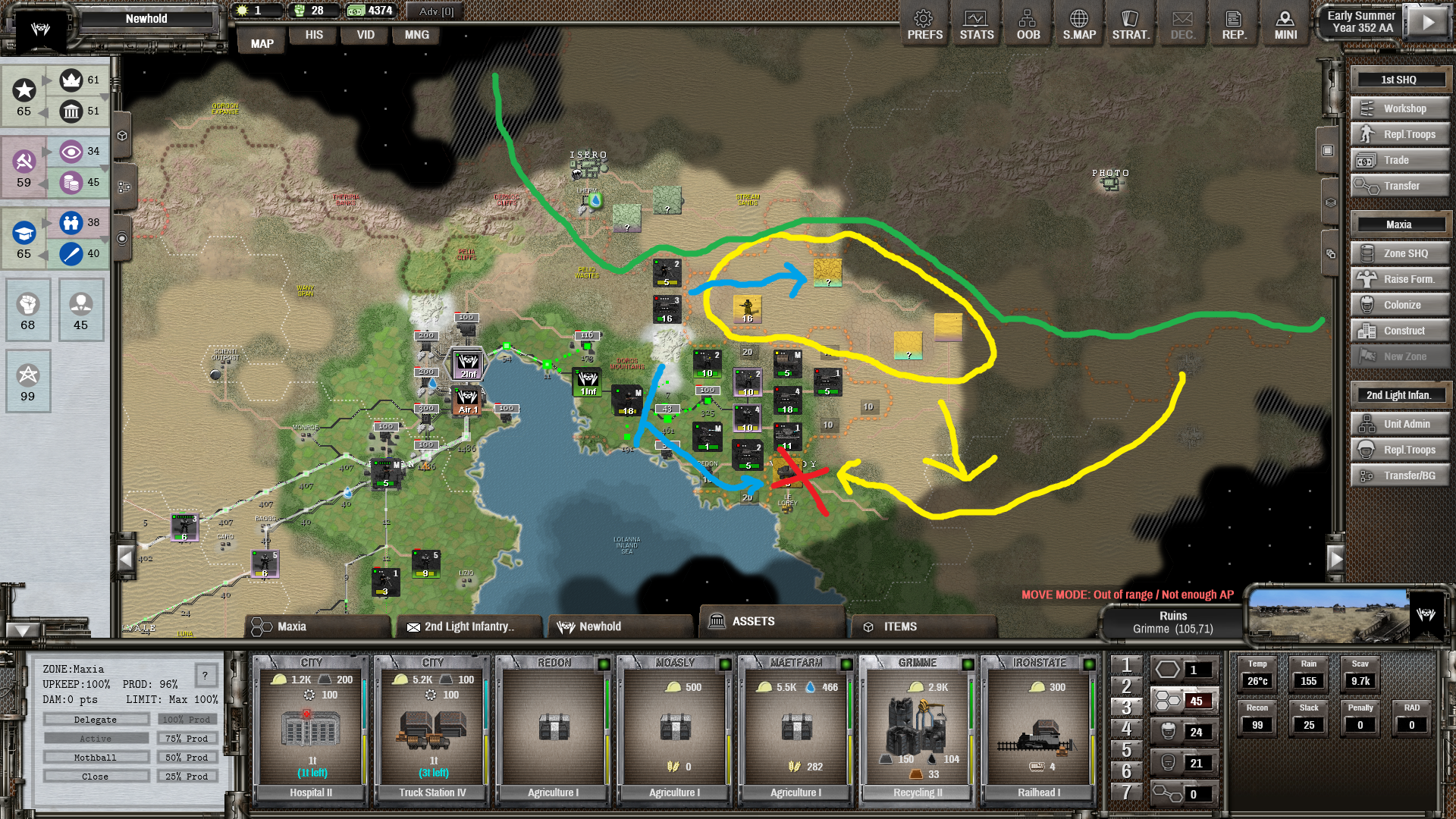Image resolution: width=1456 pixels, height=819 pixels.
Task: Open the Trade button
Action: [1400, 160]
